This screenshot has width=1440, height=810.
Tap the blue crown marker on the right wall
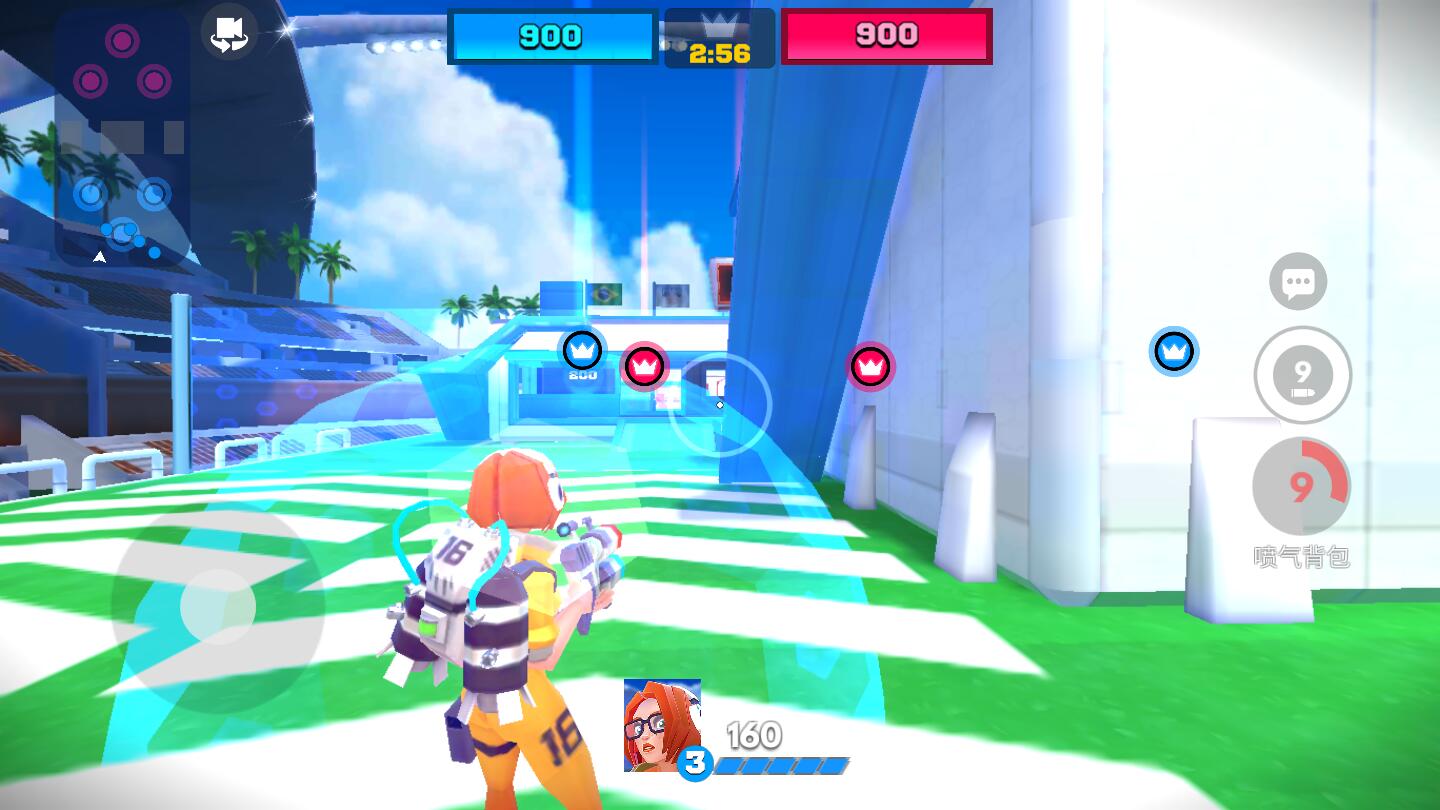(1175, 351)
